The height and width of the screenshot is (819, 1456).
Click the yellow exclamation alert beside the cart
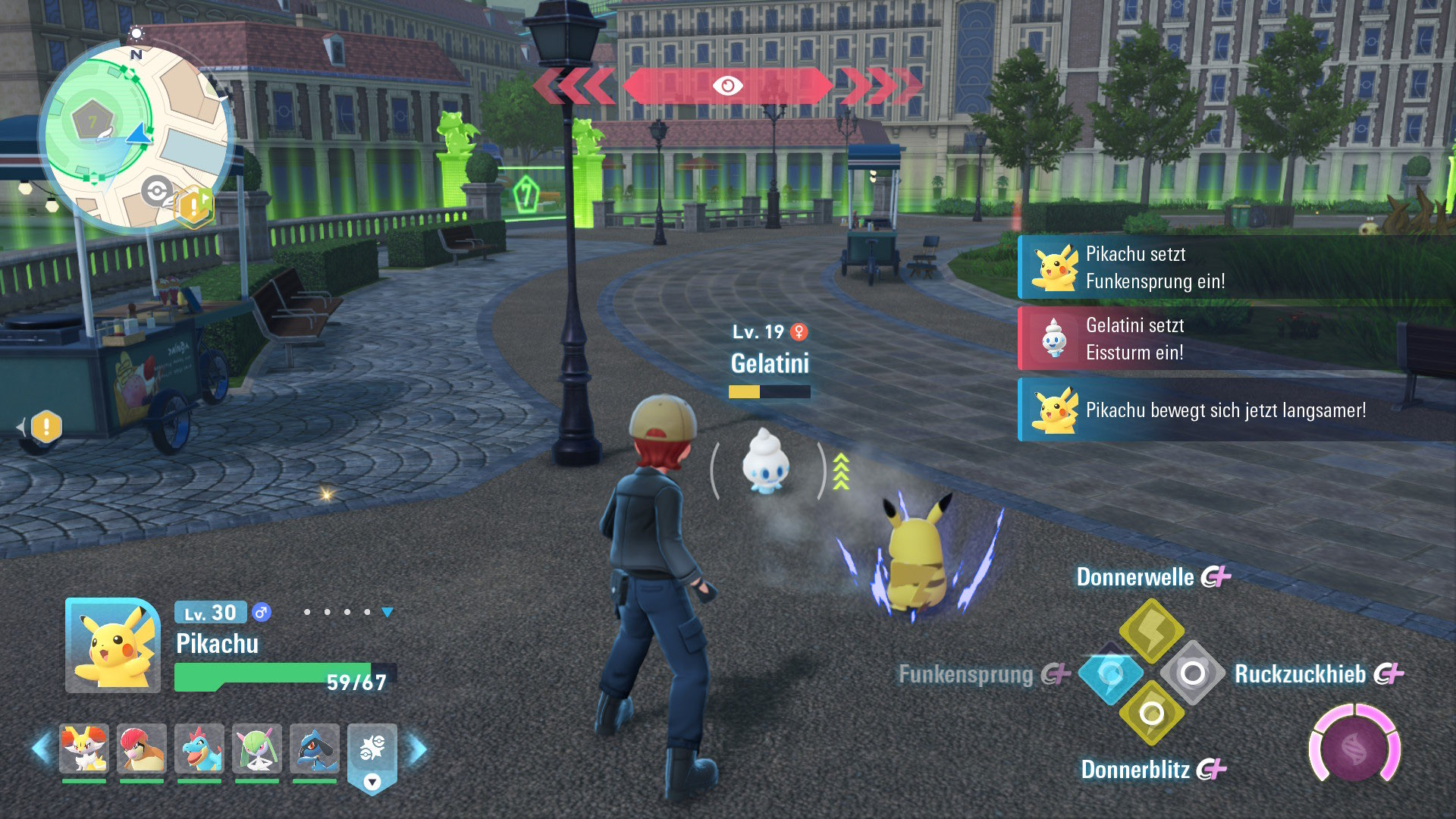[x=46, y=427]
